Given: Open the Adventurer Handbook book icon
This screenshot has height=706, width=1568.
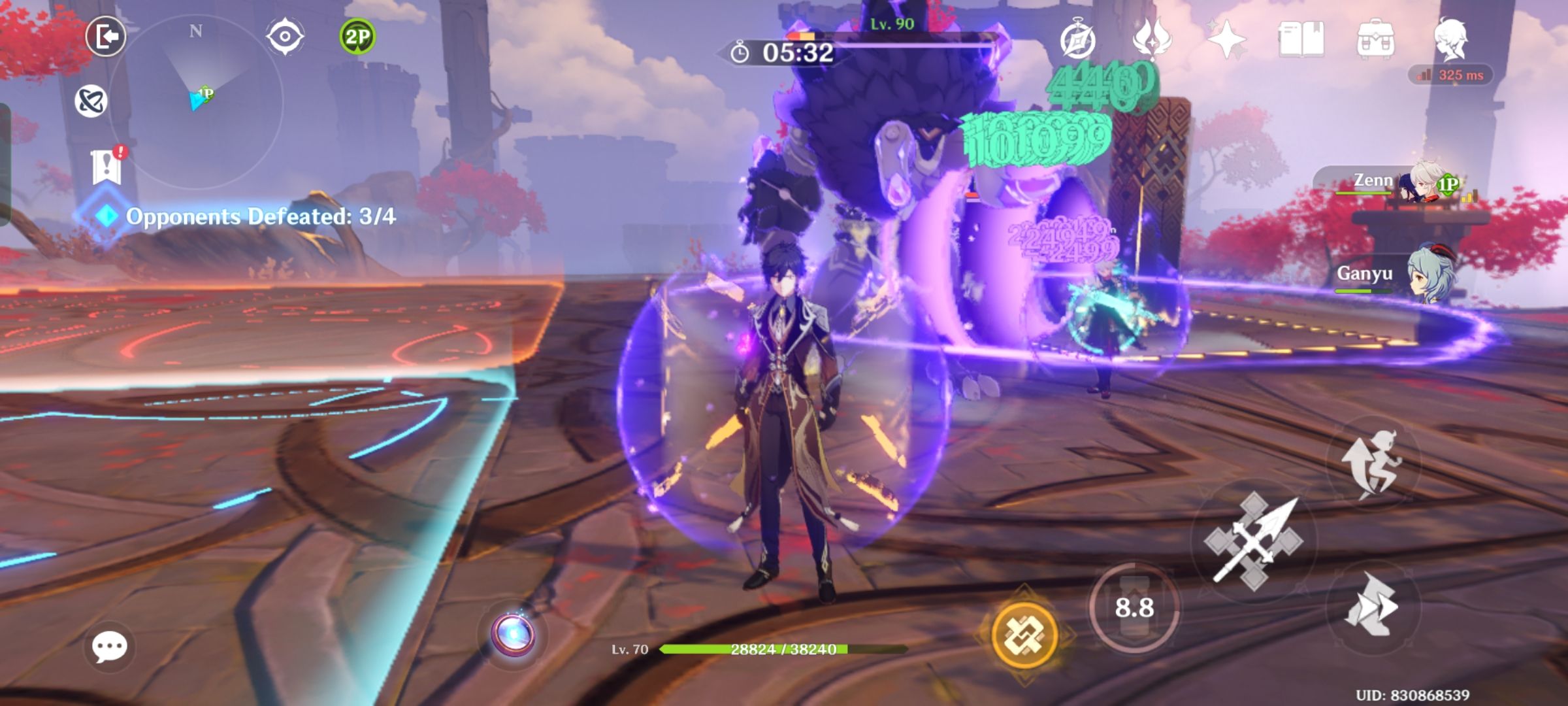Looking at the screenshot, I should point(1301,41).
